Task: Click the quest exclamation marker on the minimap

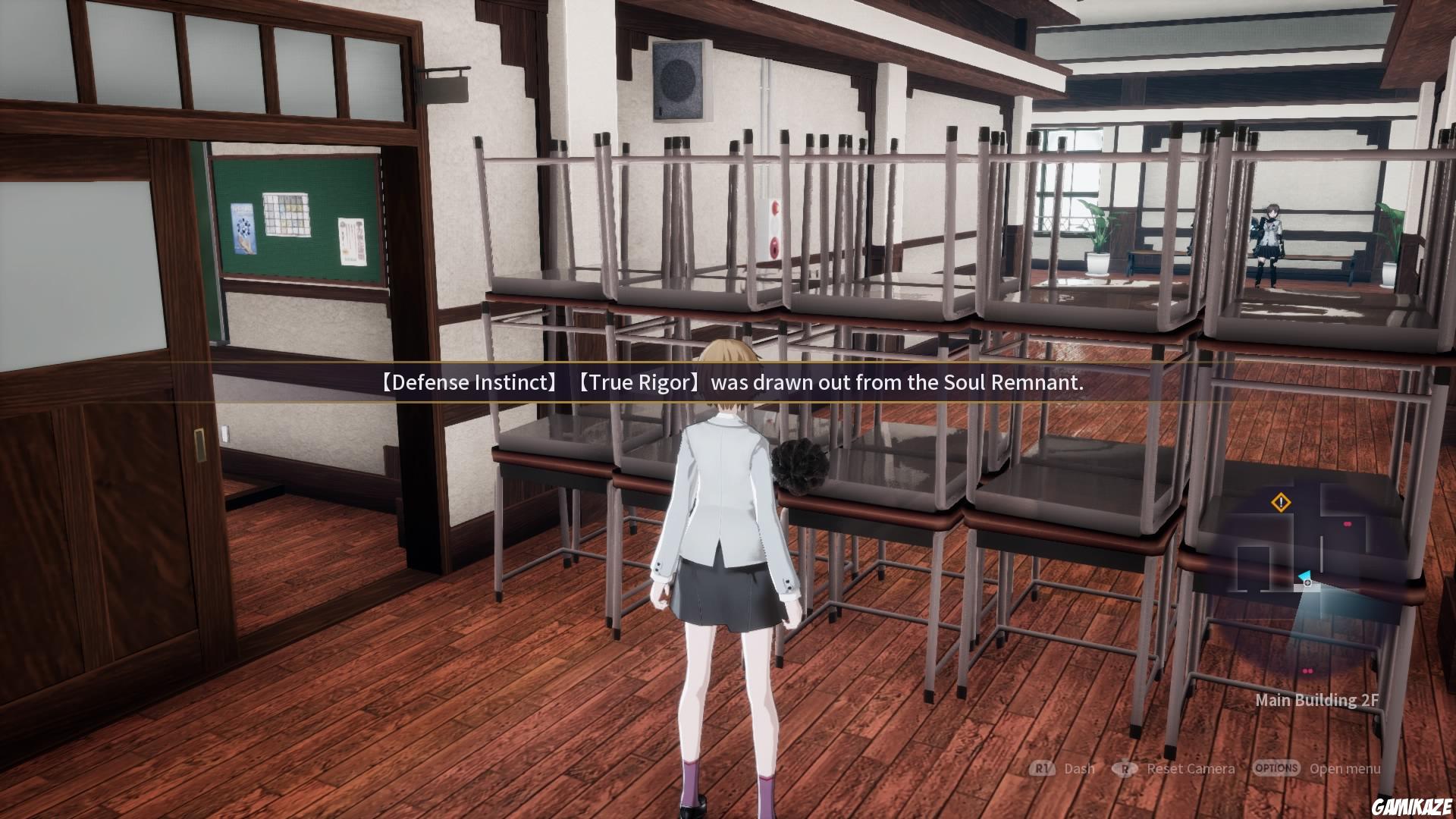Action: [x=1280, y=502]
